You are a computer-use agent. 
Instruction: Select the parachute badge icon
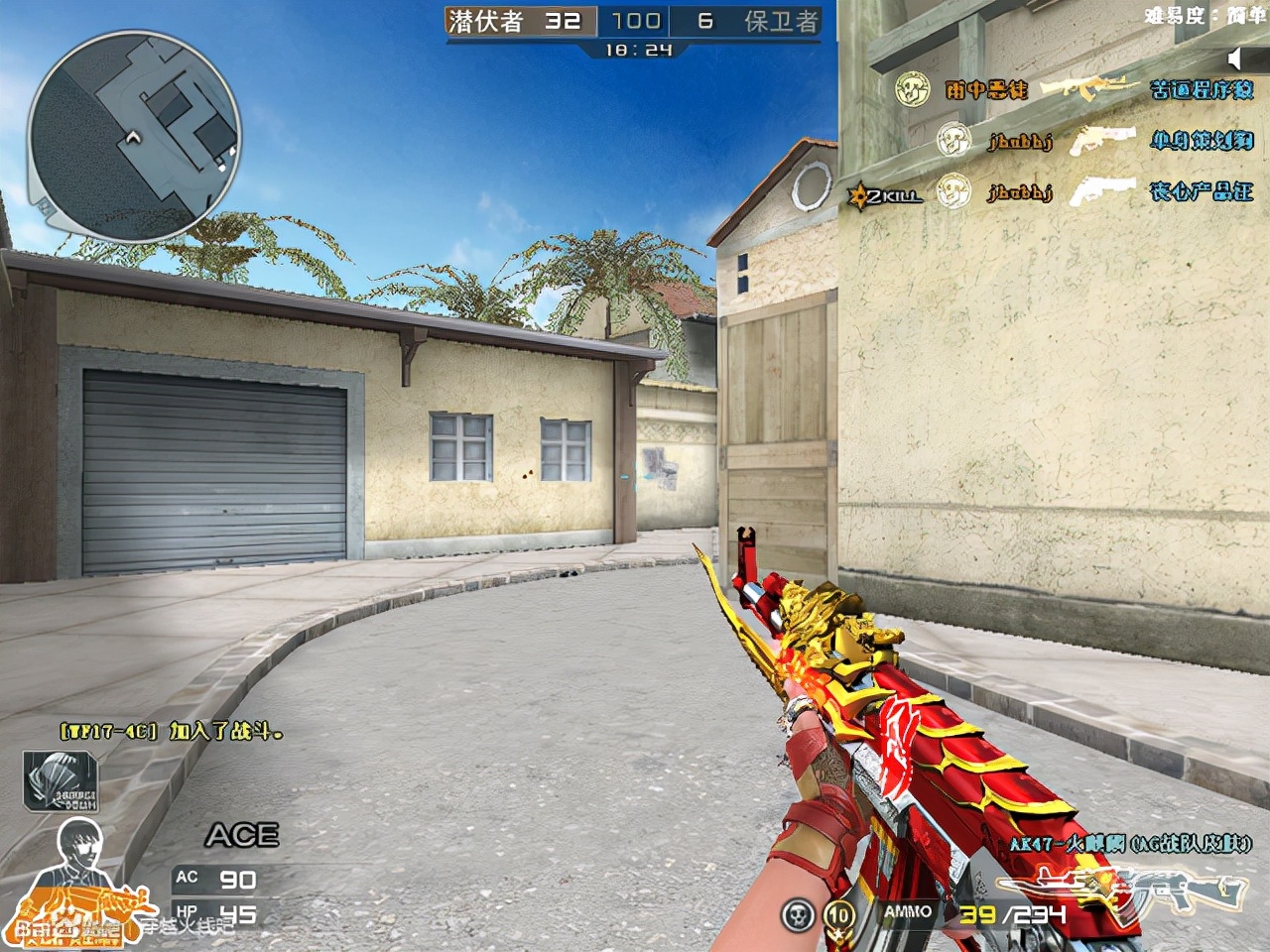pyautogui.click(x=62, y=780)
